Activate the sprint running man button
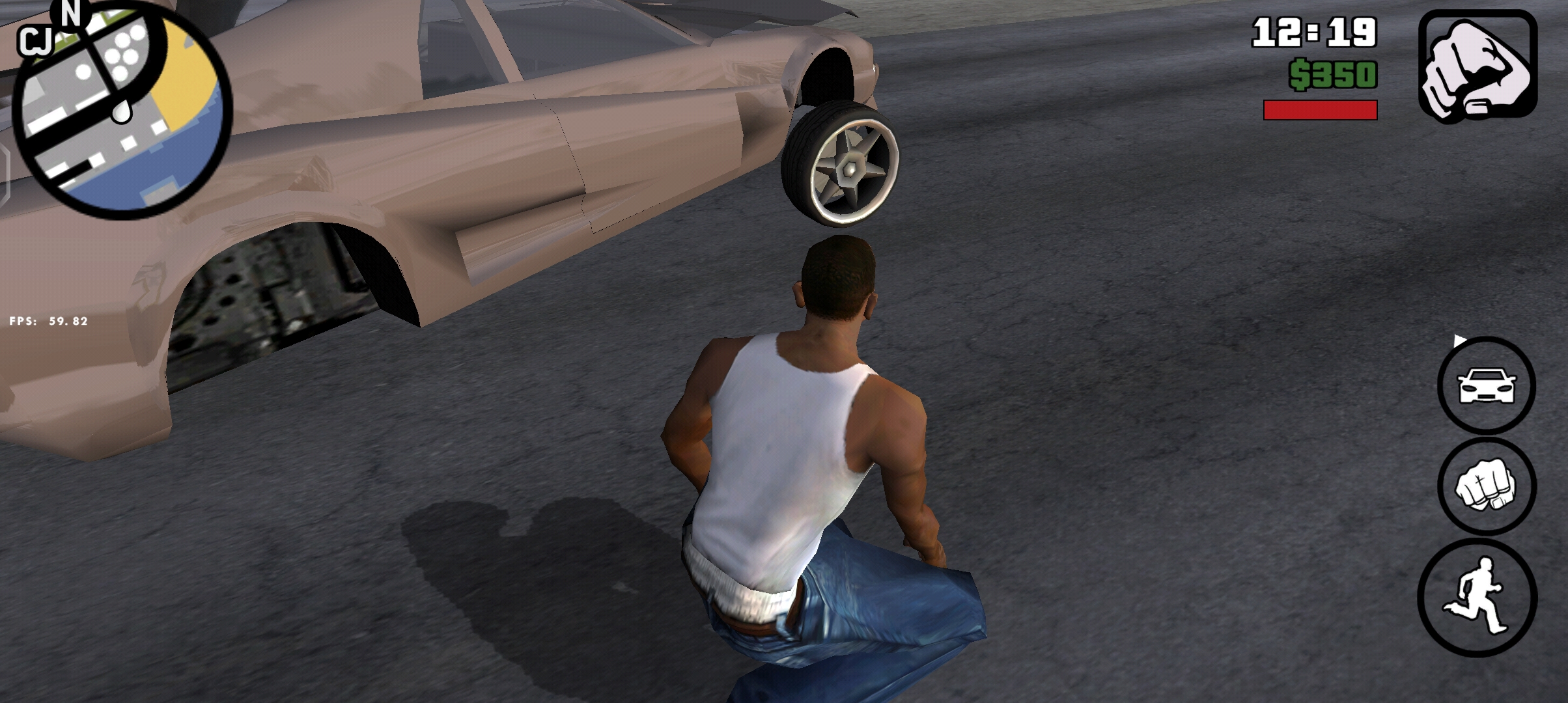The image size is (1568, 703). tap(1477, 598)
